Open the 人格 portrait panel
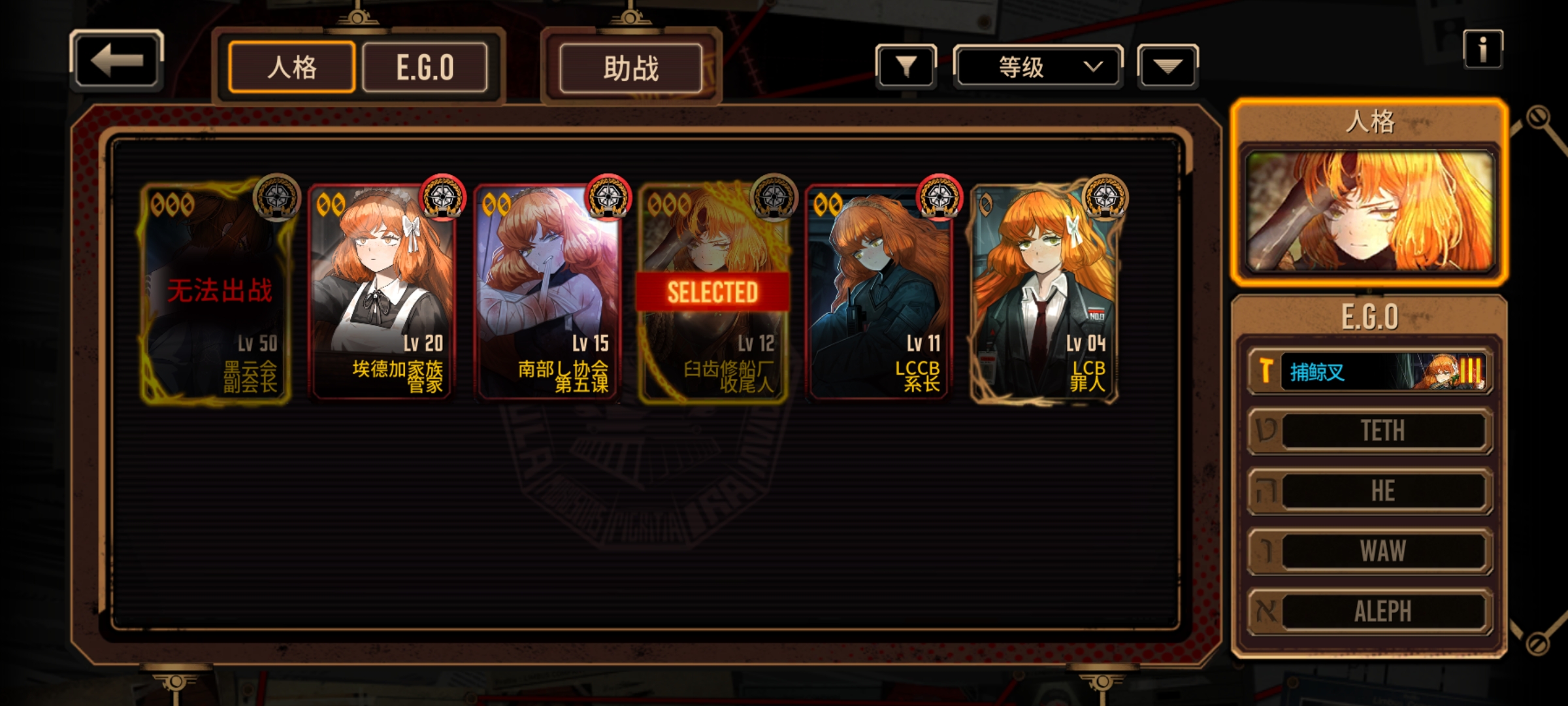 pos(1370,210)
